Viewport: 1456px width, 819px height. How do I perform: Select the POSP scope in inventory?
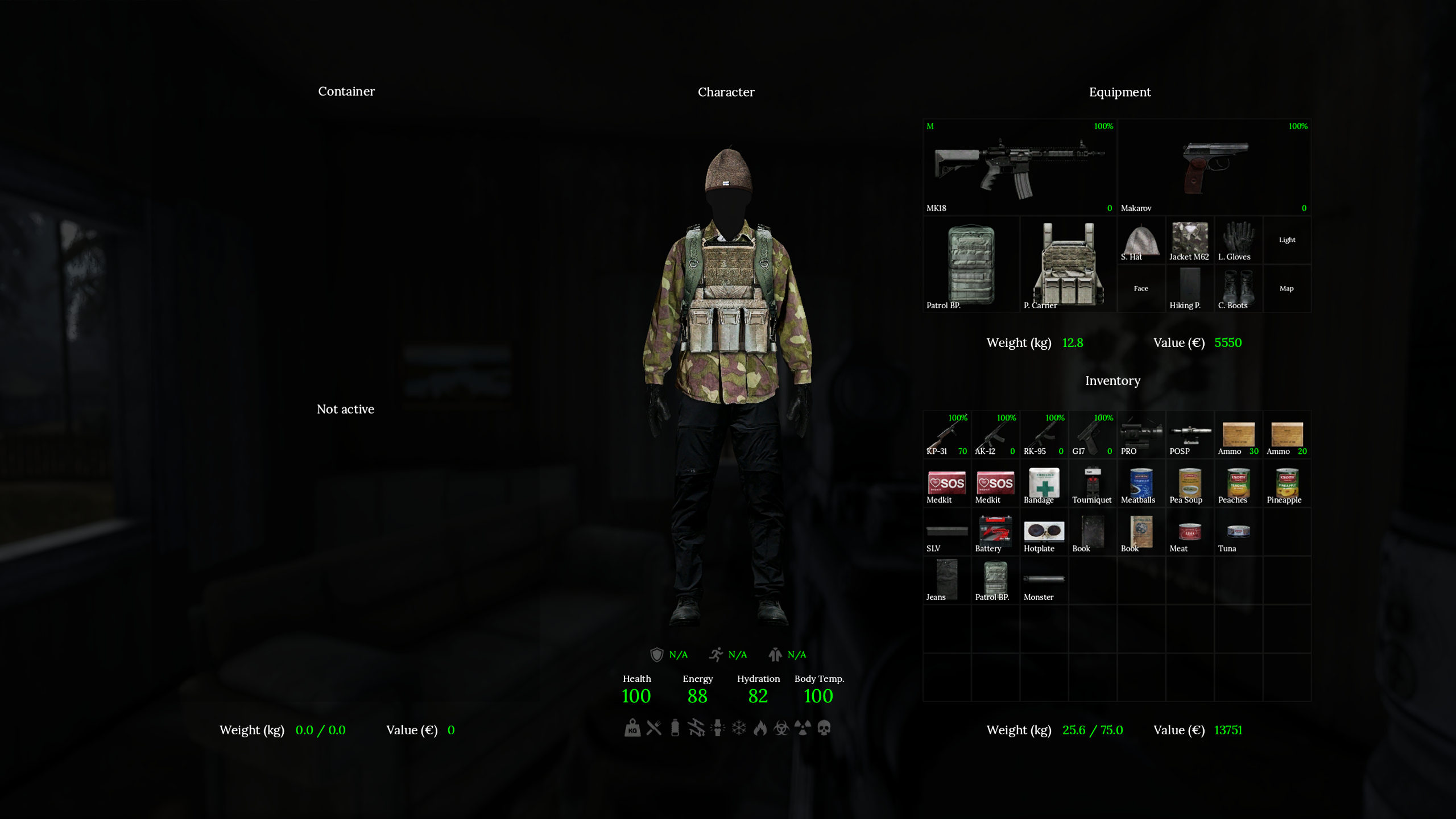[1189, 435]
